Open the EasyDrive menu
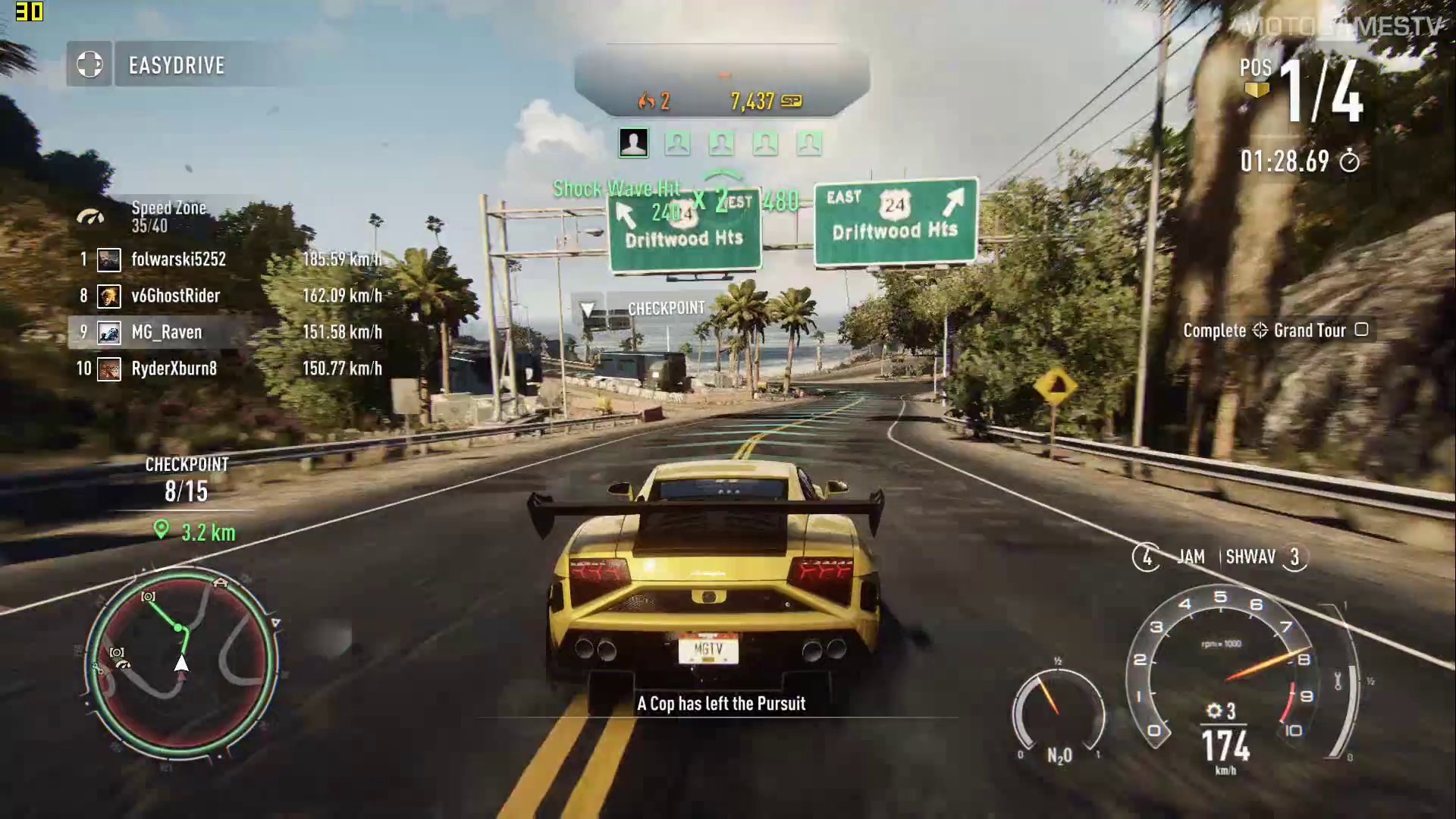 (89, 64)
